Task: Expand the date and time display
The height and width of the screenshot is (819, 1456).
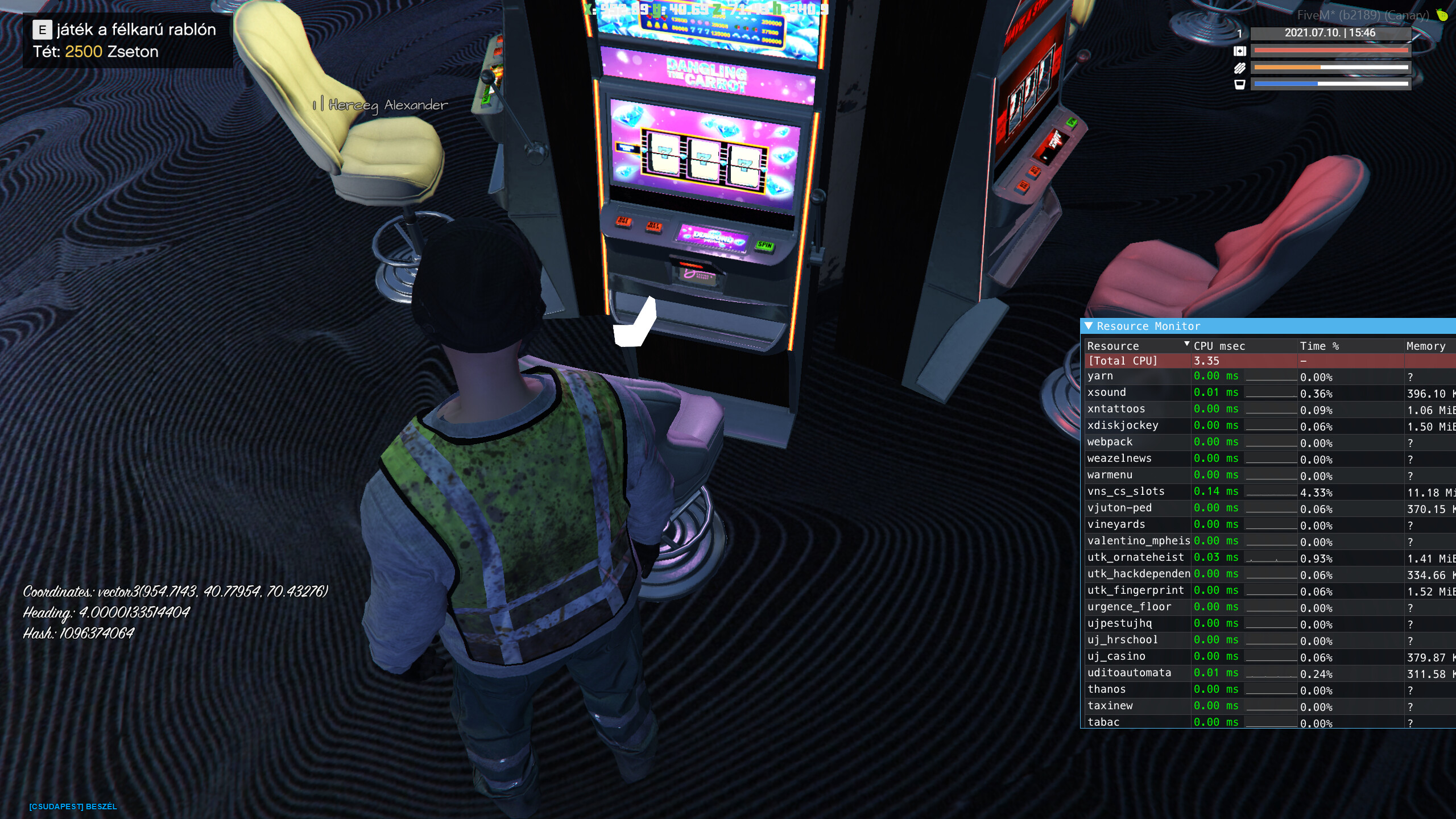Action: pyautogui.click(x=1331, y=33)
